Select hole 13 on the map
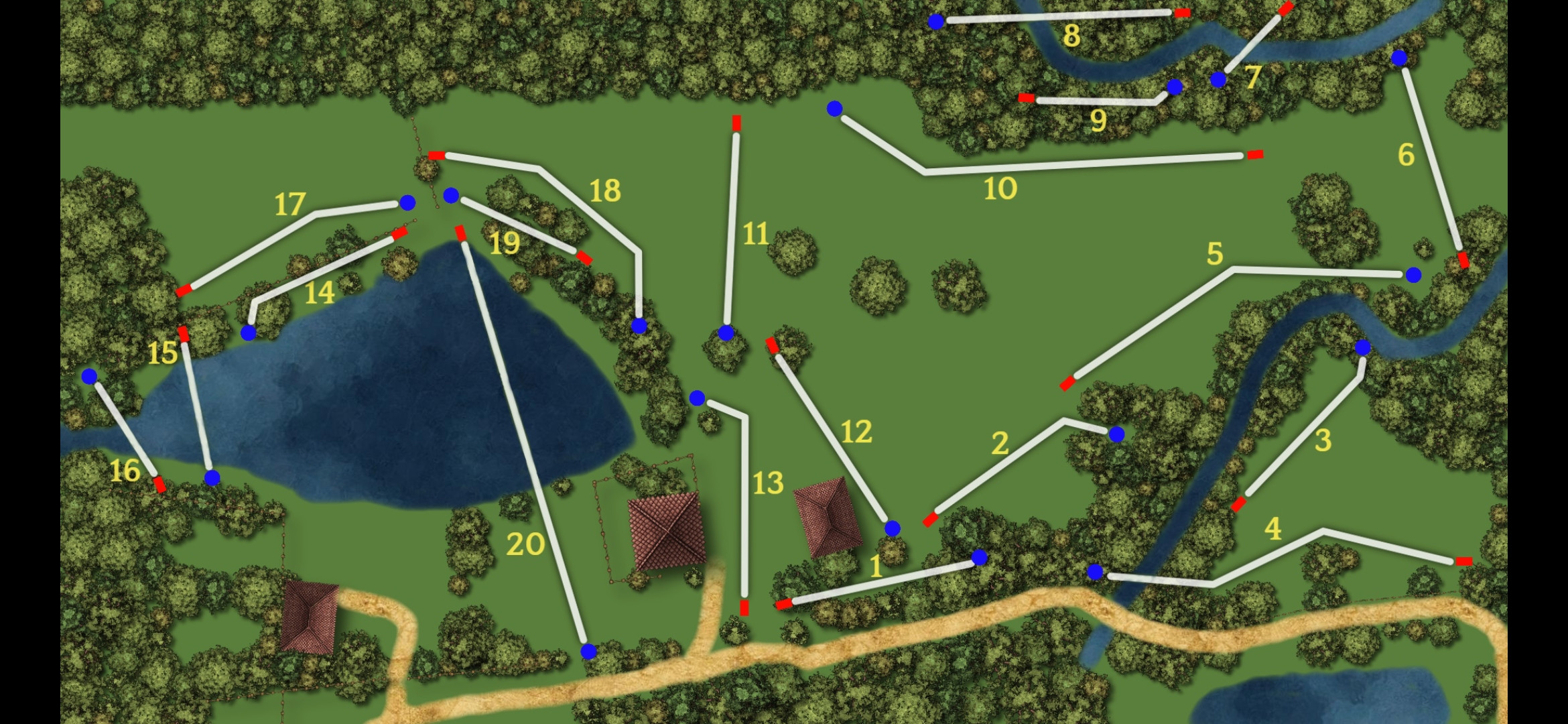The image size is (1568, 724). tap(767, 483)
